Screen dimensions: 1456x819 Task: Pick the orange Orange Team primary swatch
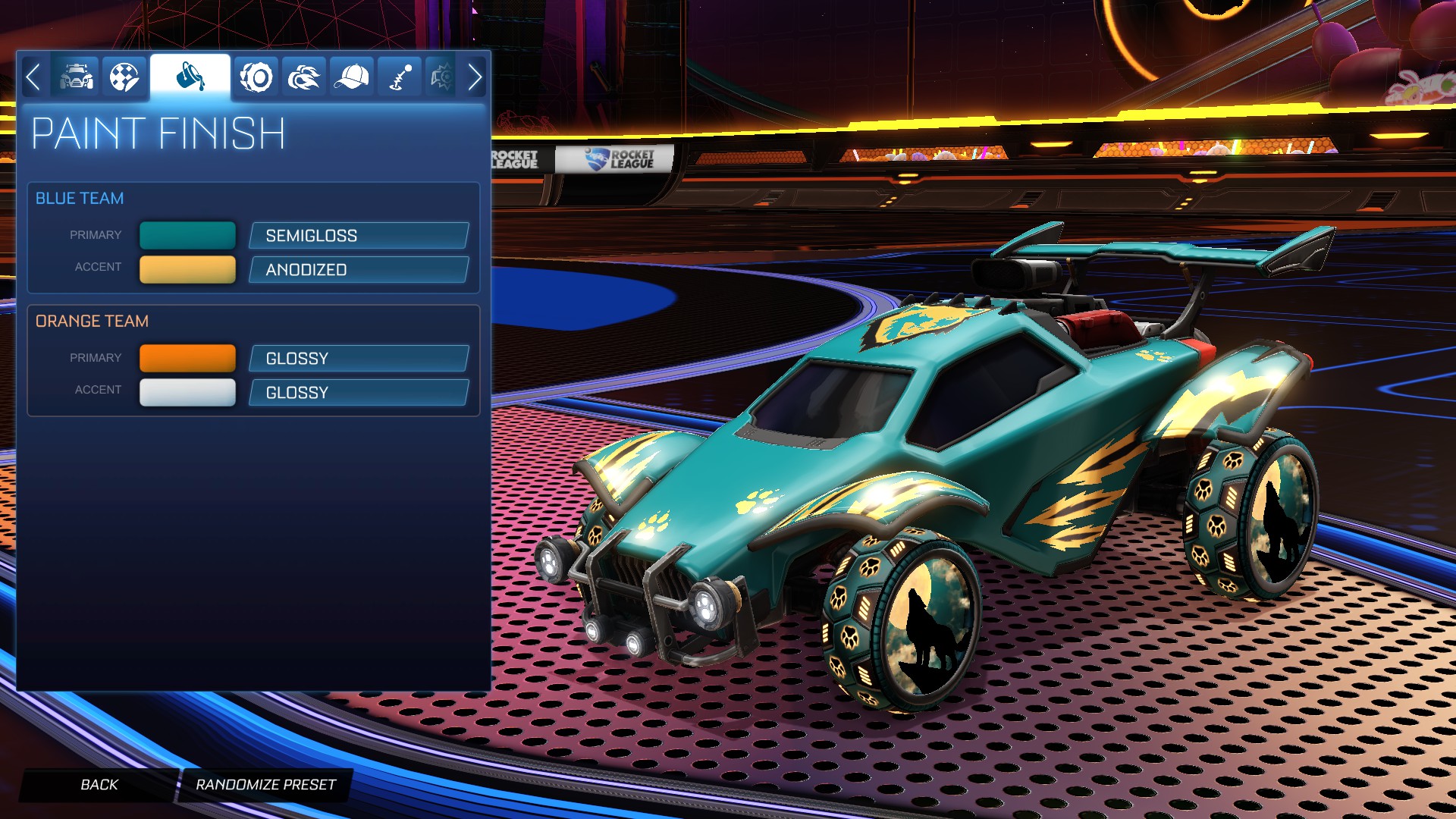[187, 357]
